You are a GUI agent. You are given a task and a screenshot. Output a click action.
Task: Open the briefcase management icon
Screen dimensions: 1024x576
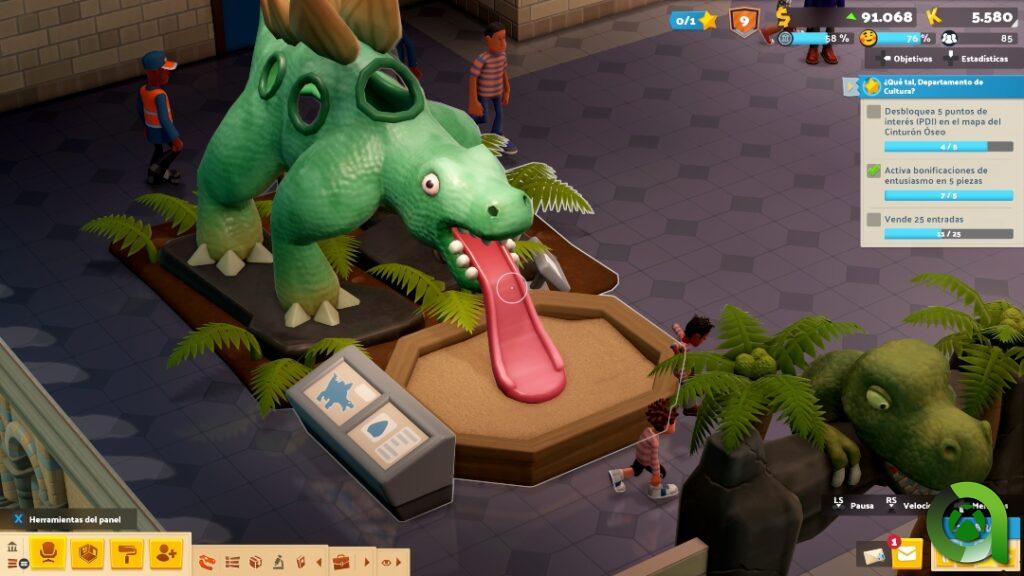(x=341, y=562)
